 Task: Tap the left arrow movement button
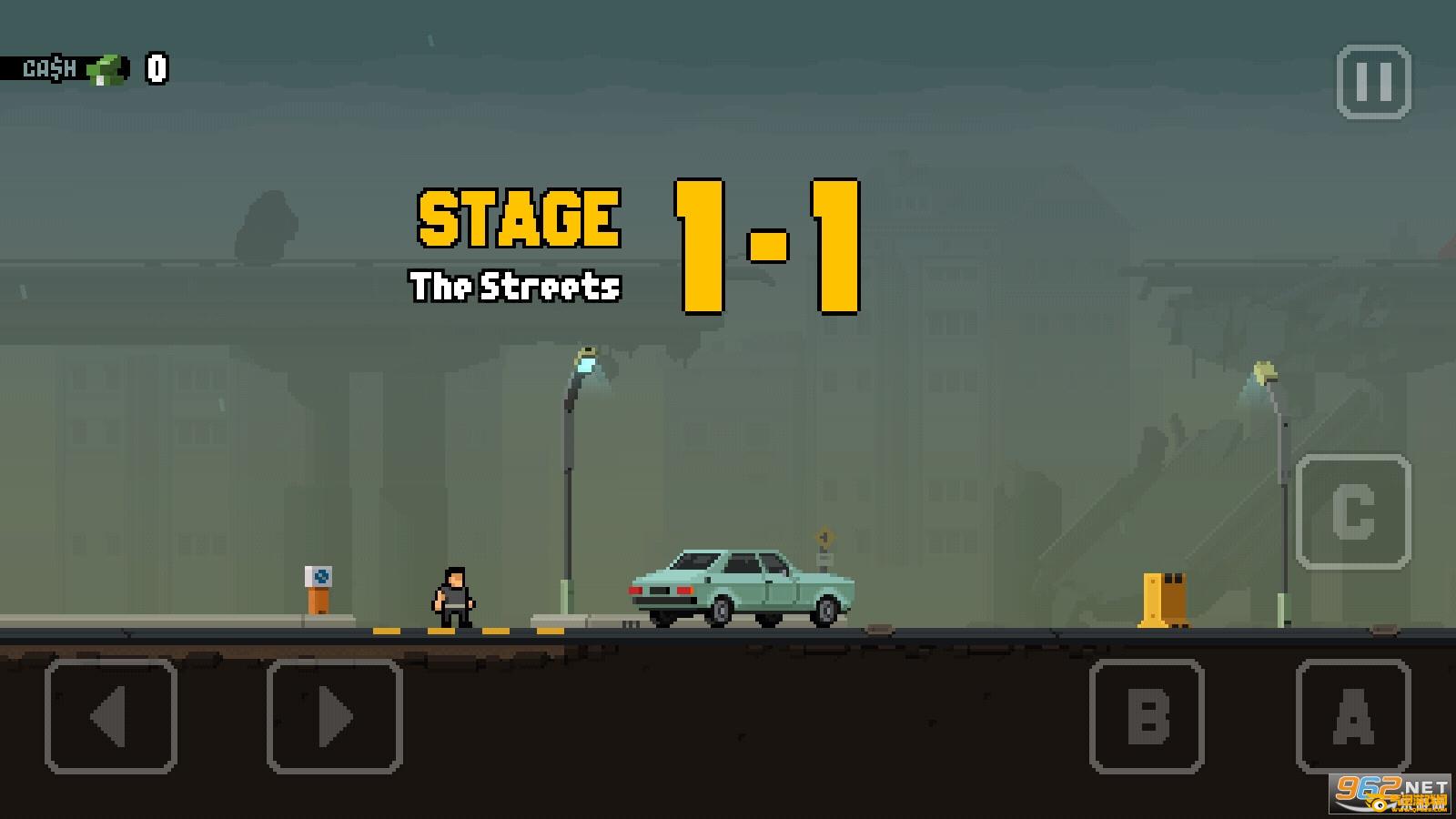pyautogui.click(x=110, y=716)
